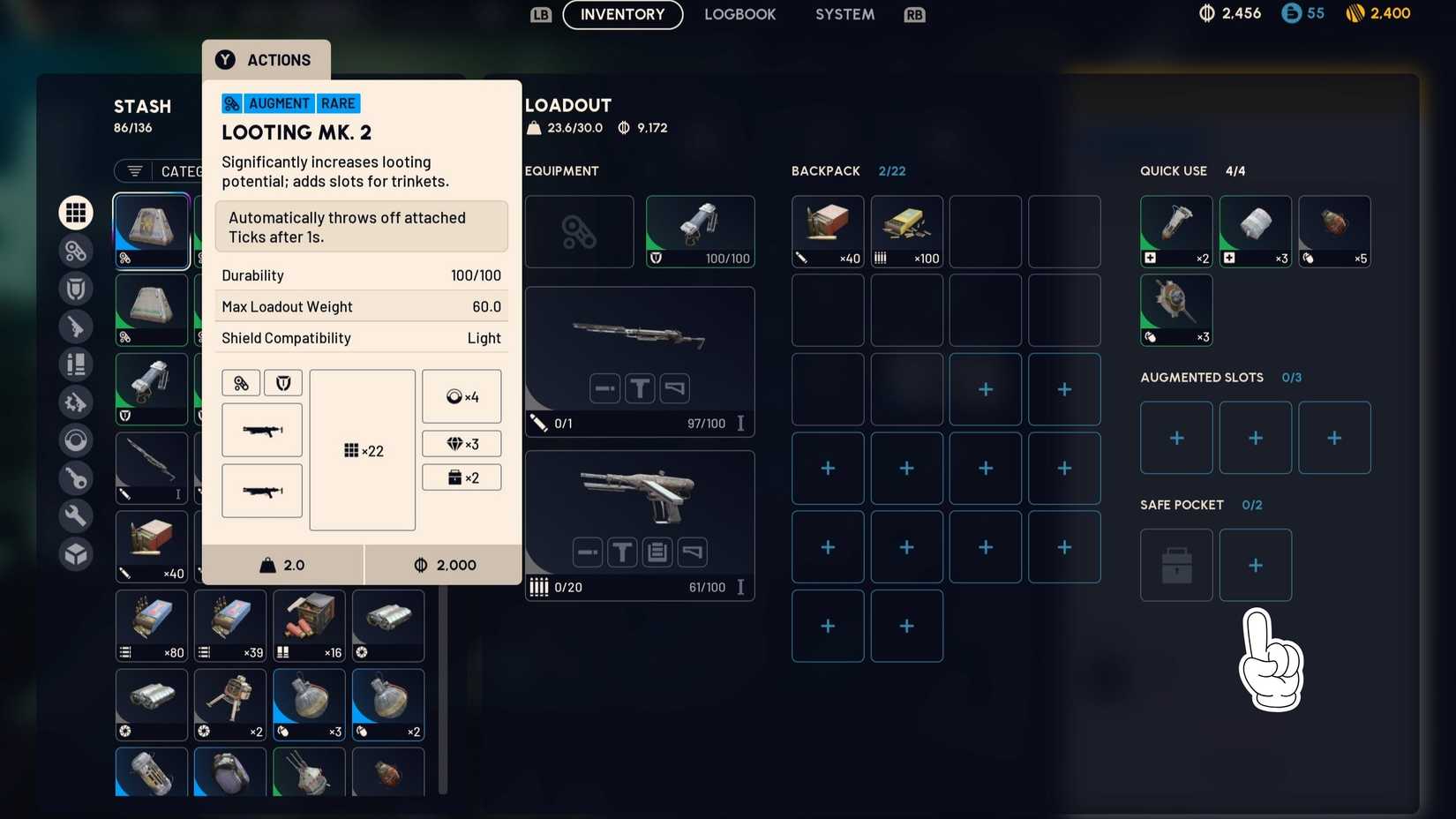
Task: Switch to the LOGBOOK tab
Action: [x=739, y=14]
